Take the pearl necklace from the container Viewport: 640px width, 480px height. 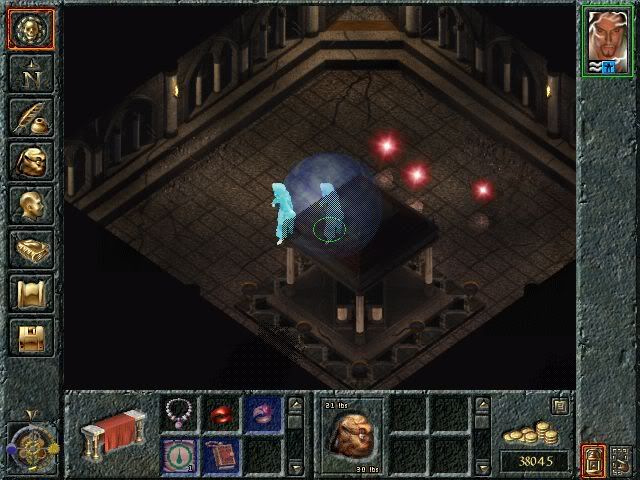180,411
